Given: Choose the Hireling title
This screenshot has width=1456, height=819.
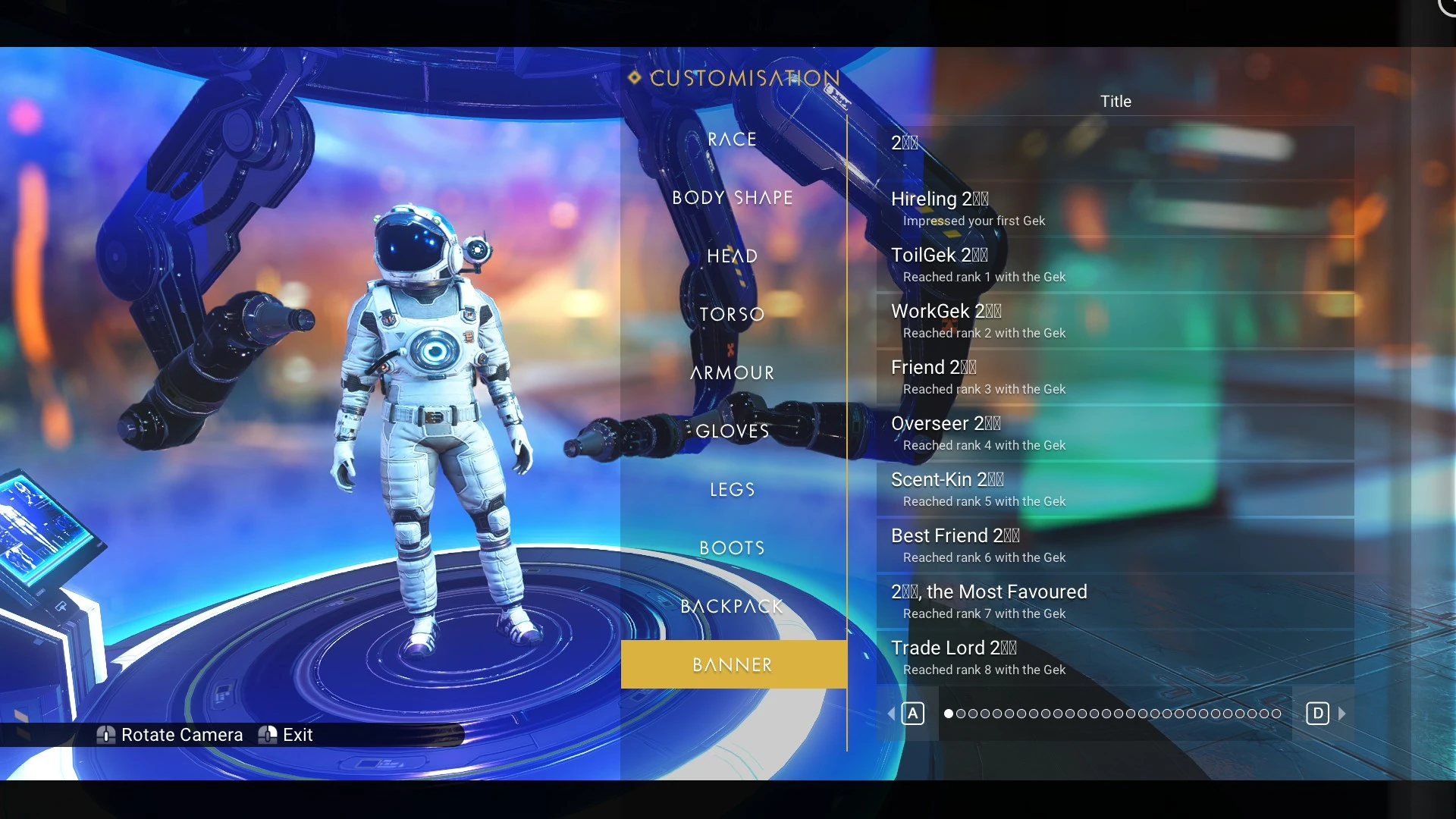Looking at the screenshot, I should point(1115,209).
